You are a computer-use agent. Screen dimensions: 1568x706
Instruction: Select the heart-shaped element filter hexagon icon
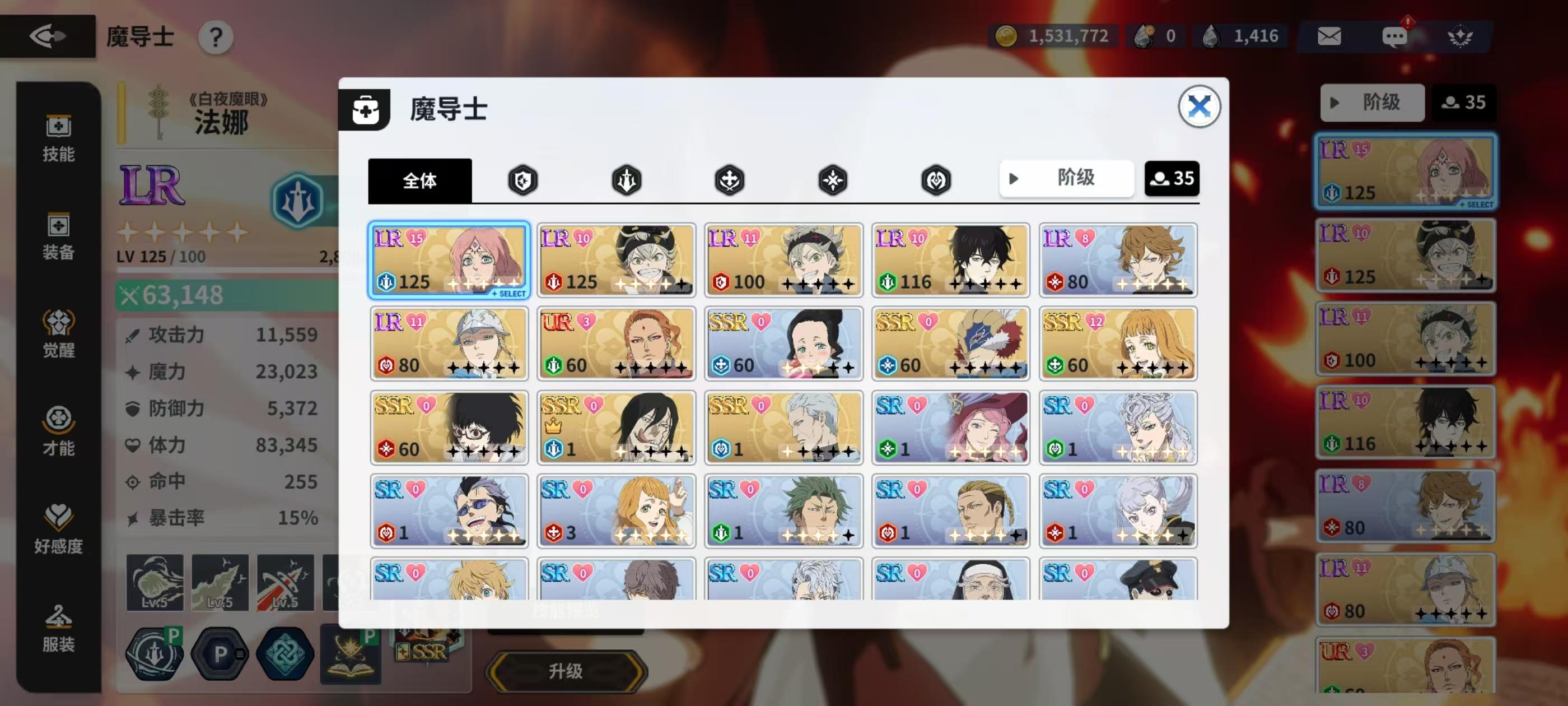(x=936, y=180)
